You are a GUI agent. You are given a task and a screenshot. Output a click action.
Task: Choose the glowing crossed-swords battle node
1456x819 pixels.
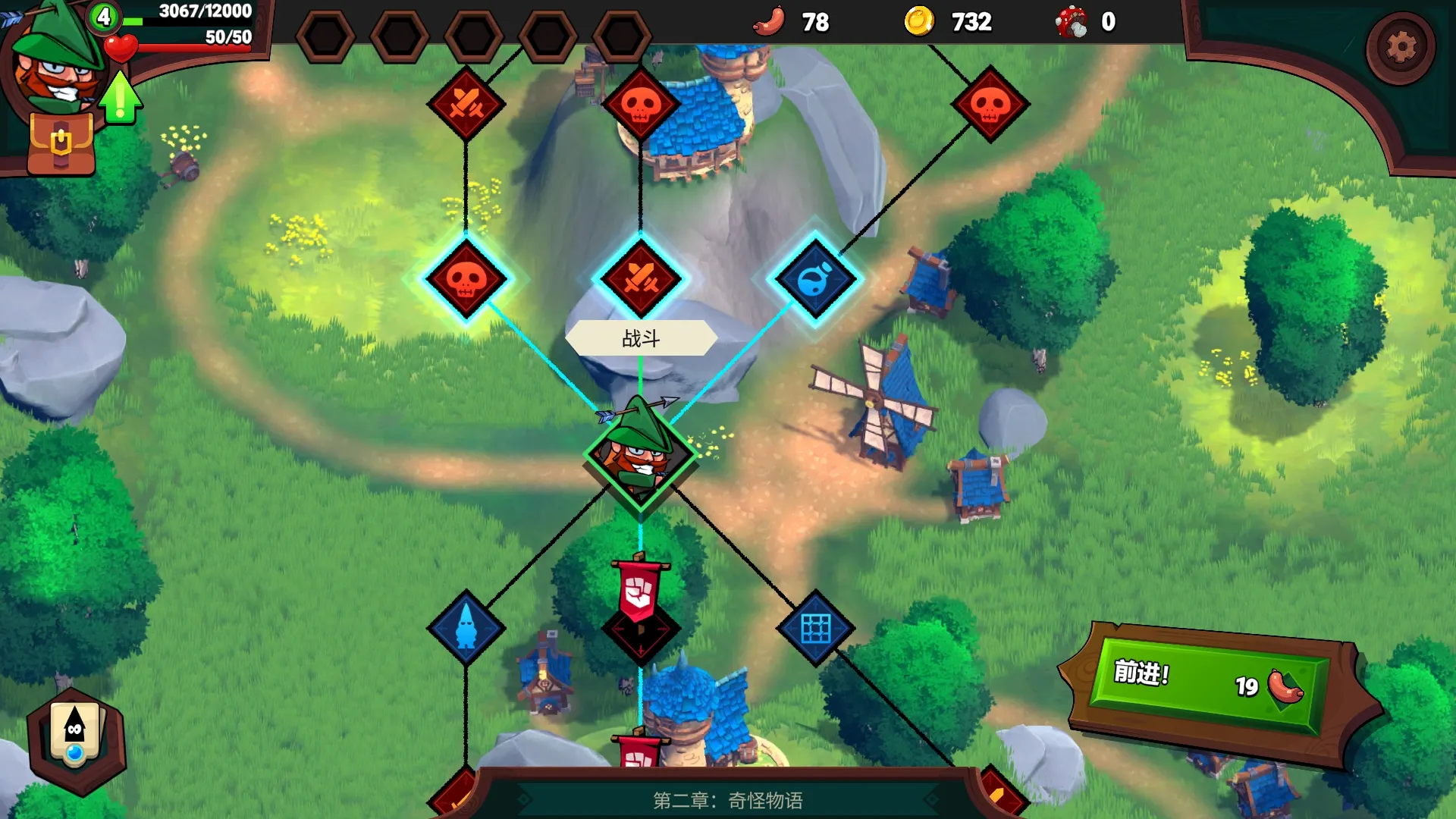641,278
